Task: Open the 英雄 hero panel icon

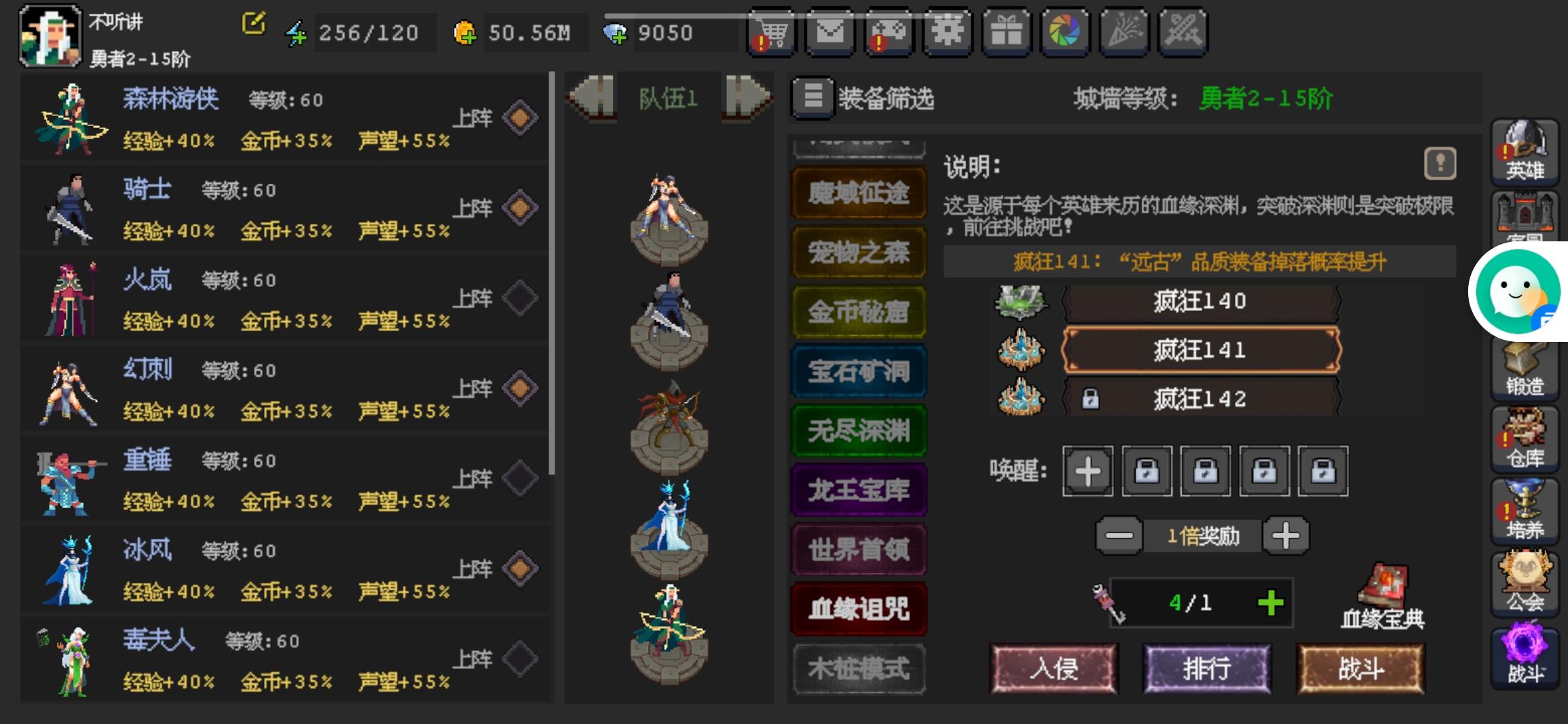Action: (x=1525, y=154)
